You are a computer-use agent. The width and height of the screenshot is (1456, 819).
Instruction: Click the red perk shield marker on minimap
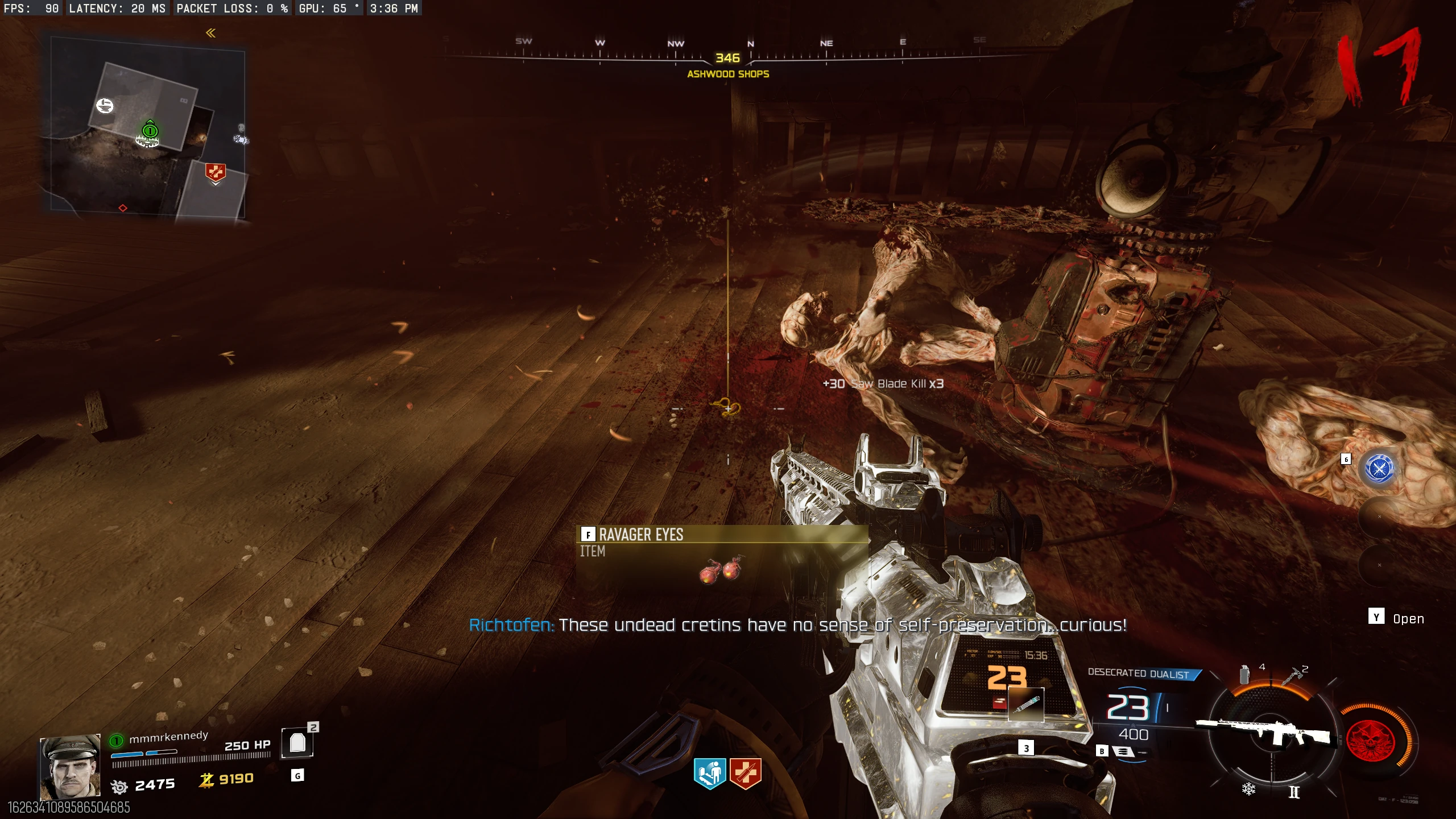point(215,172)
